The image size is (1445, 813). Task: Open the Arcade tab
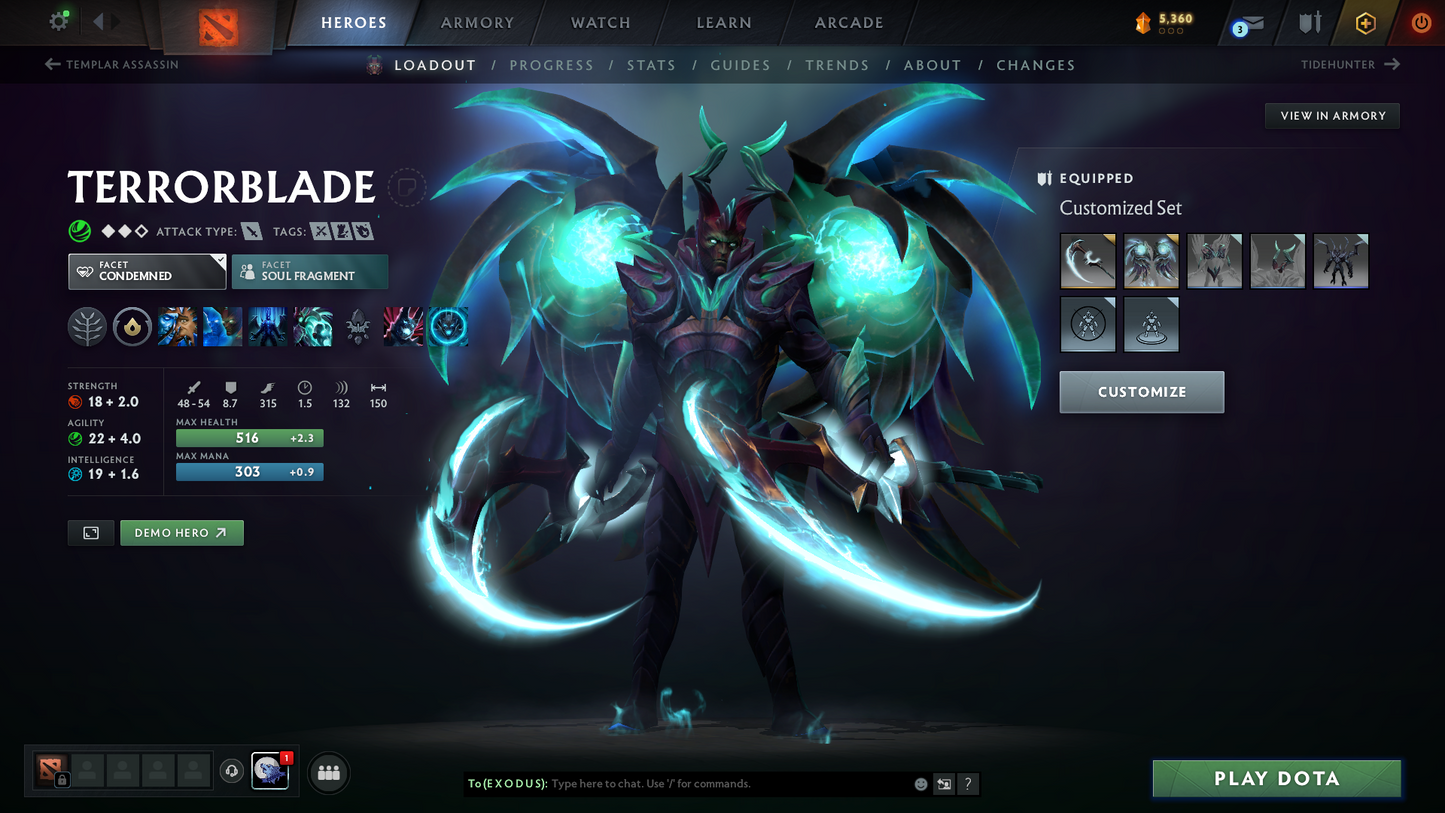pyautogui.click(x=849, y=23)
